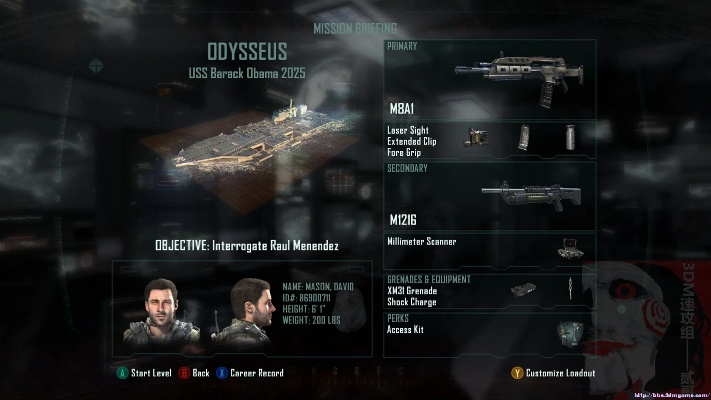Select the XM31 Grenade icon

(x=520, y=290)
